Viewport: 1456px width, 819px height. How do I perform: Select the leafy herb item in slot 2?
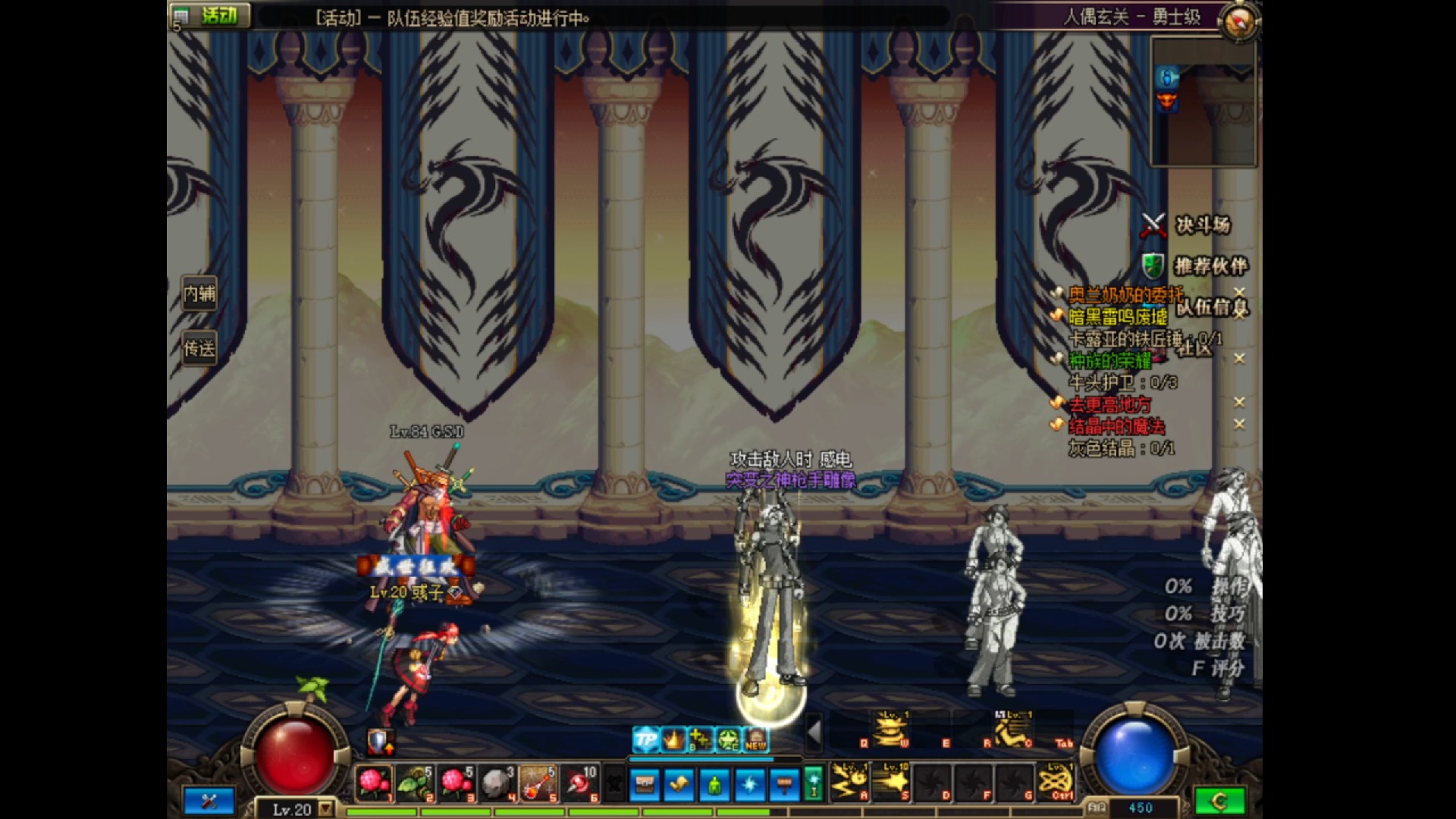[x=415, y=783]
